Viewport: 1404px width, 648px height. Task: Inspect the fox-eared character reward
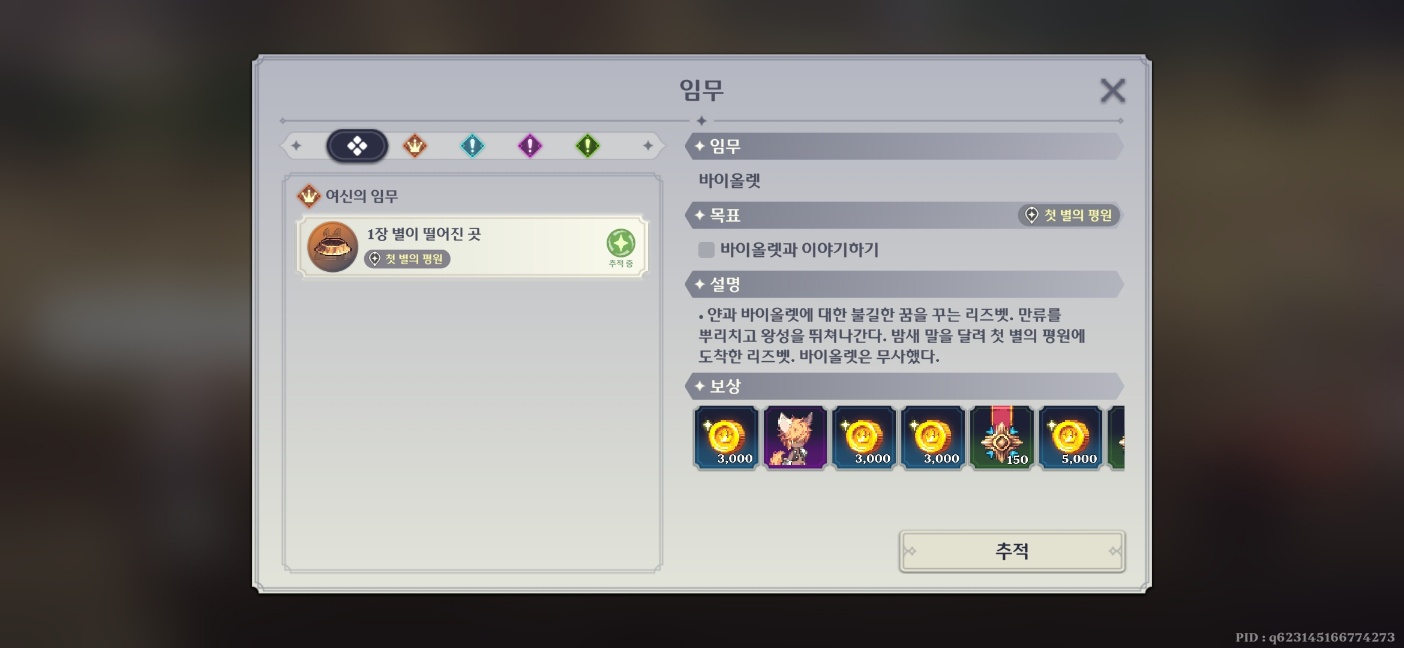[795, 438]
